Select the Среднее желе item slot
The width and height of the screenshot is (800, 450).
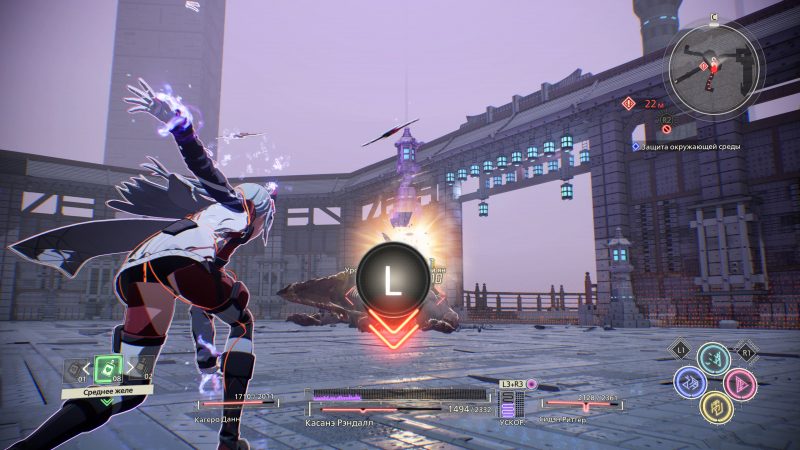click(108, 367)
